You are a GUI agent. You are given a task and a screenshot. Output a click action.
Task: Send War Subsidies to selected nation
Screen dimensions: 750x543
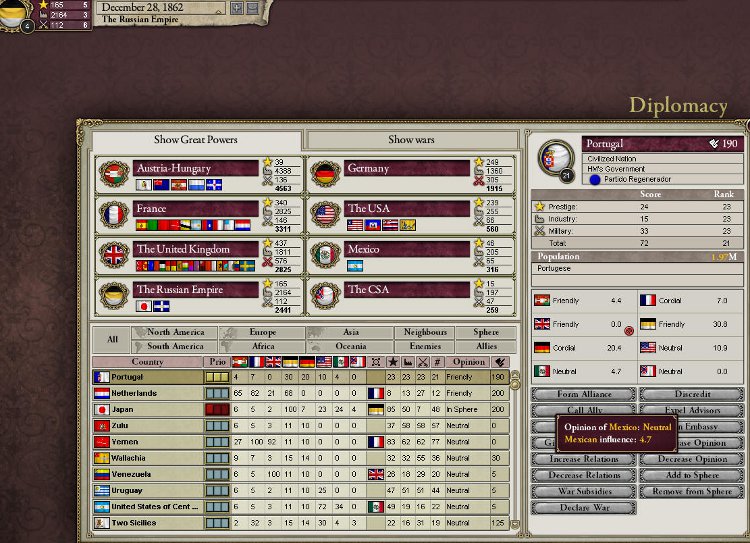[x=583, y=491]
